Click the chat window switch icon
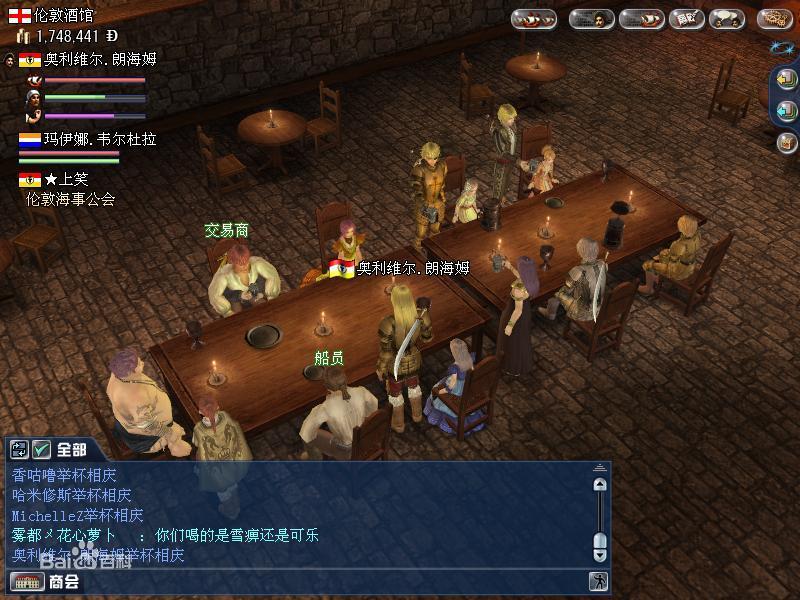 point(20,450)
